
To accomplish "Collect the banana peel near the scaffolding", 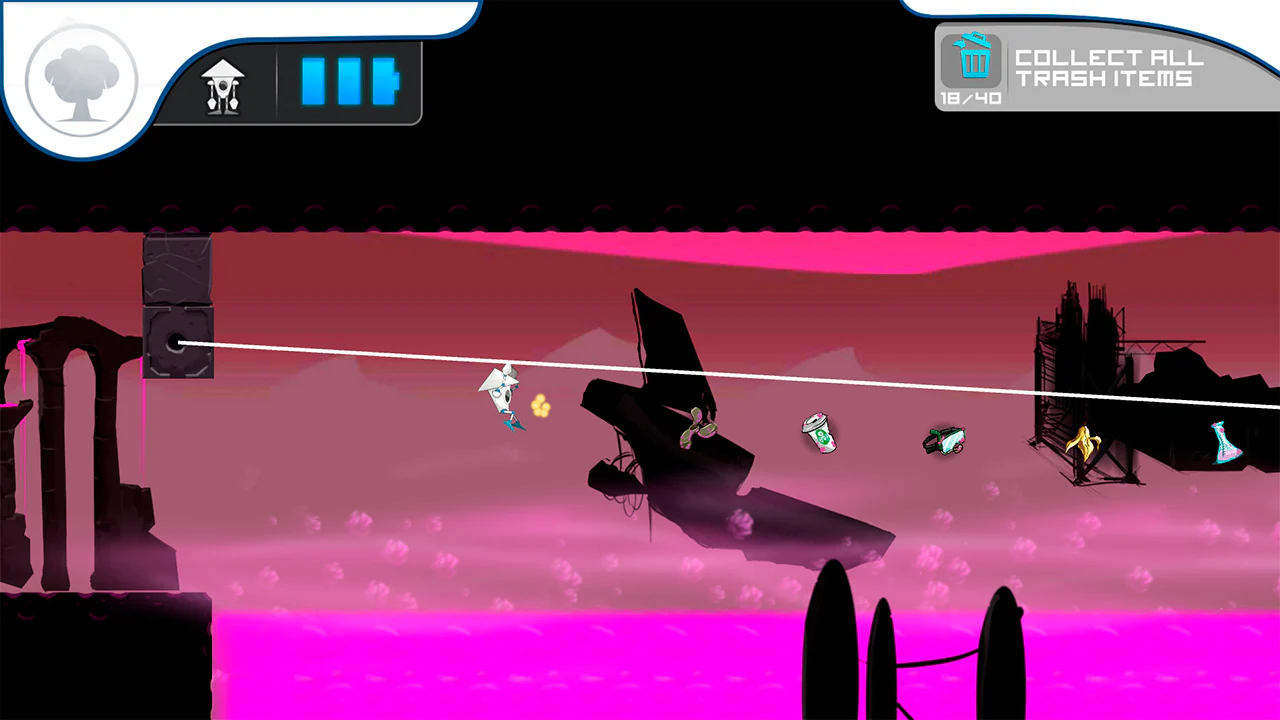I will pos(1083,443).
